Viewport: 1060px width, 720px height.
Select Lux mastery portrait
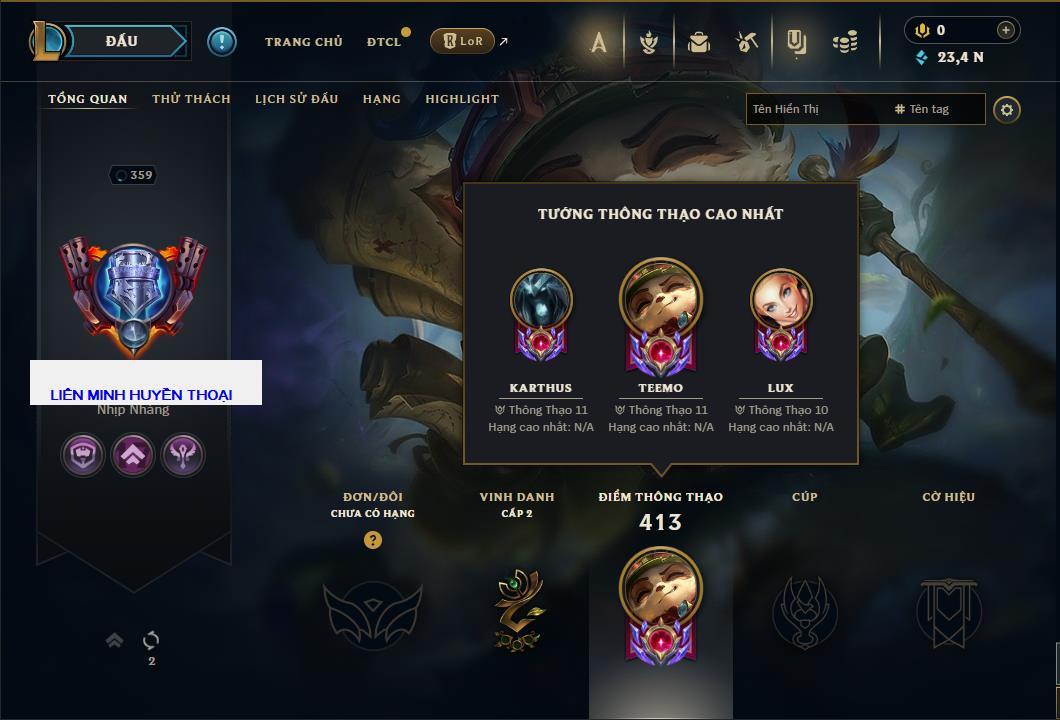pyautogui.click(x=781, y=300)
